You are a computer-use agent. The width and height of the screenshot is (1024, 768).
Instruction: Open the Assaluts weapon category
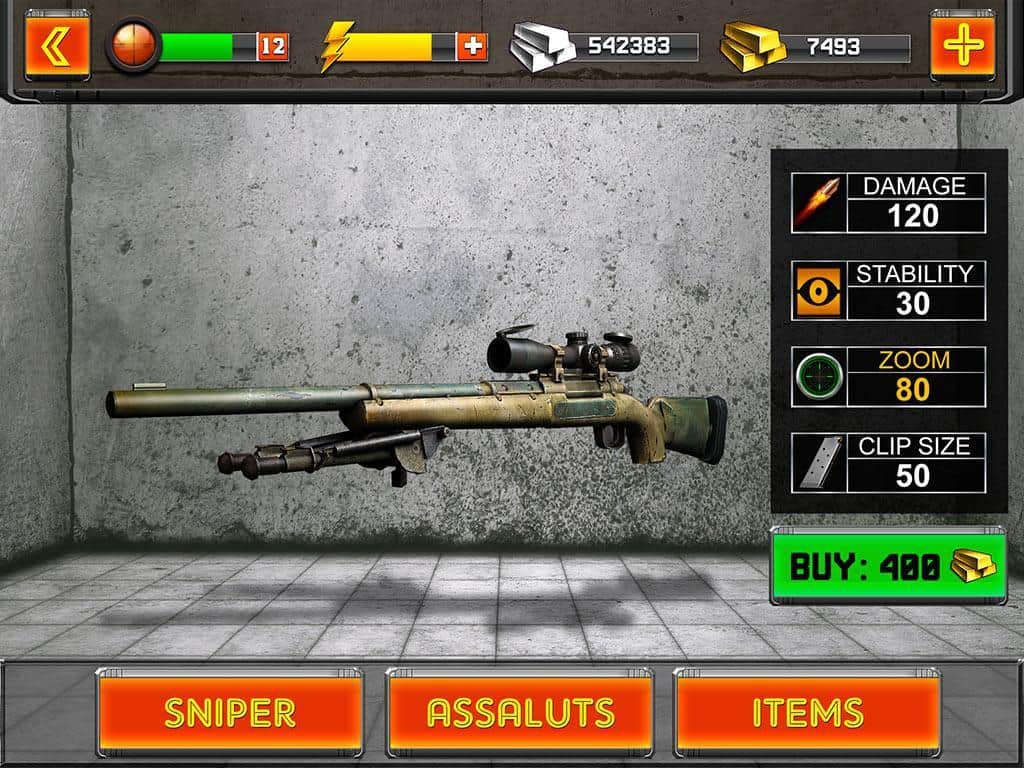pos(520,712)
